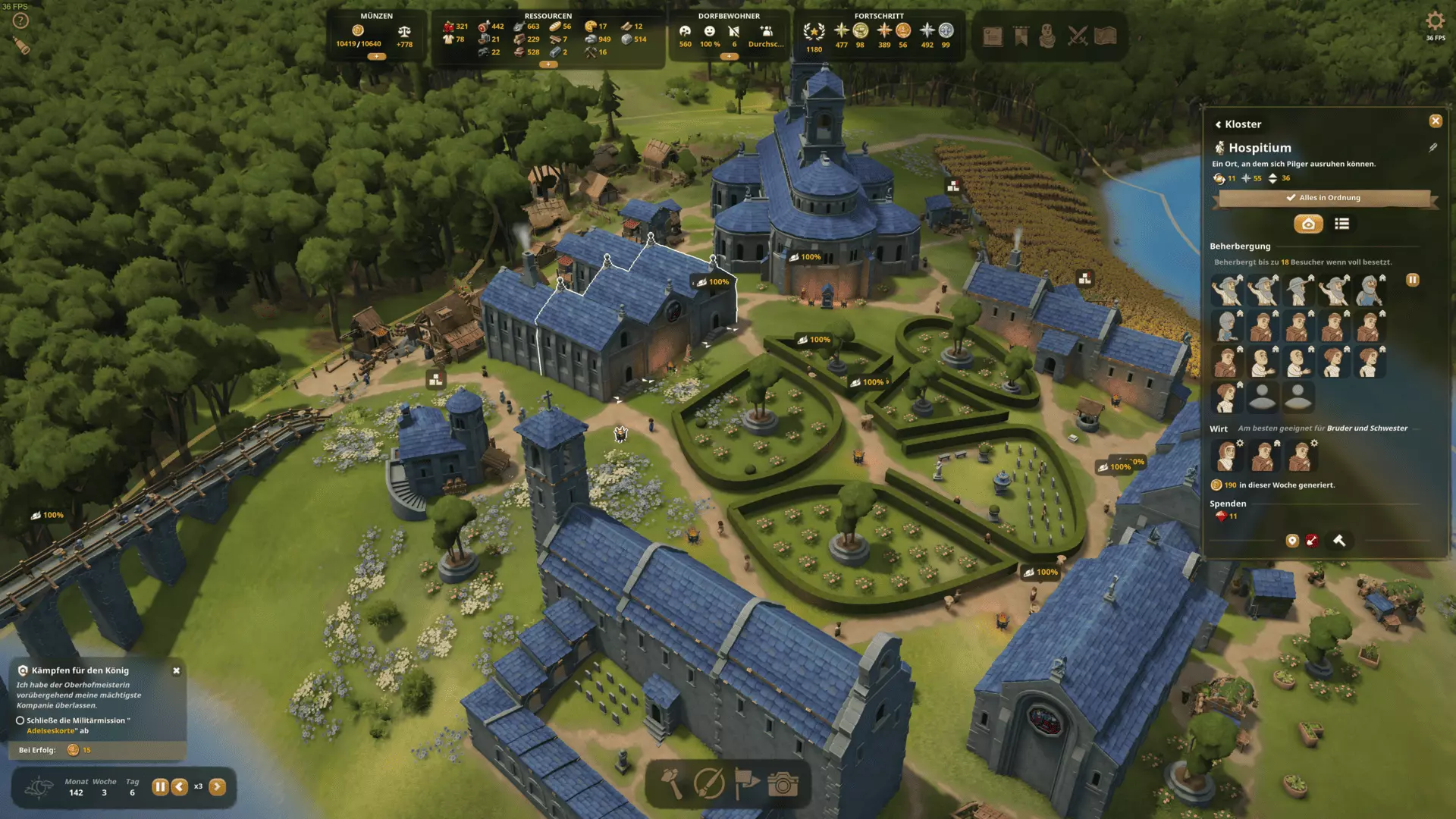Click the location pin icon in panel
This screenshot has width=1456, height=819.
pos(1292,541)
